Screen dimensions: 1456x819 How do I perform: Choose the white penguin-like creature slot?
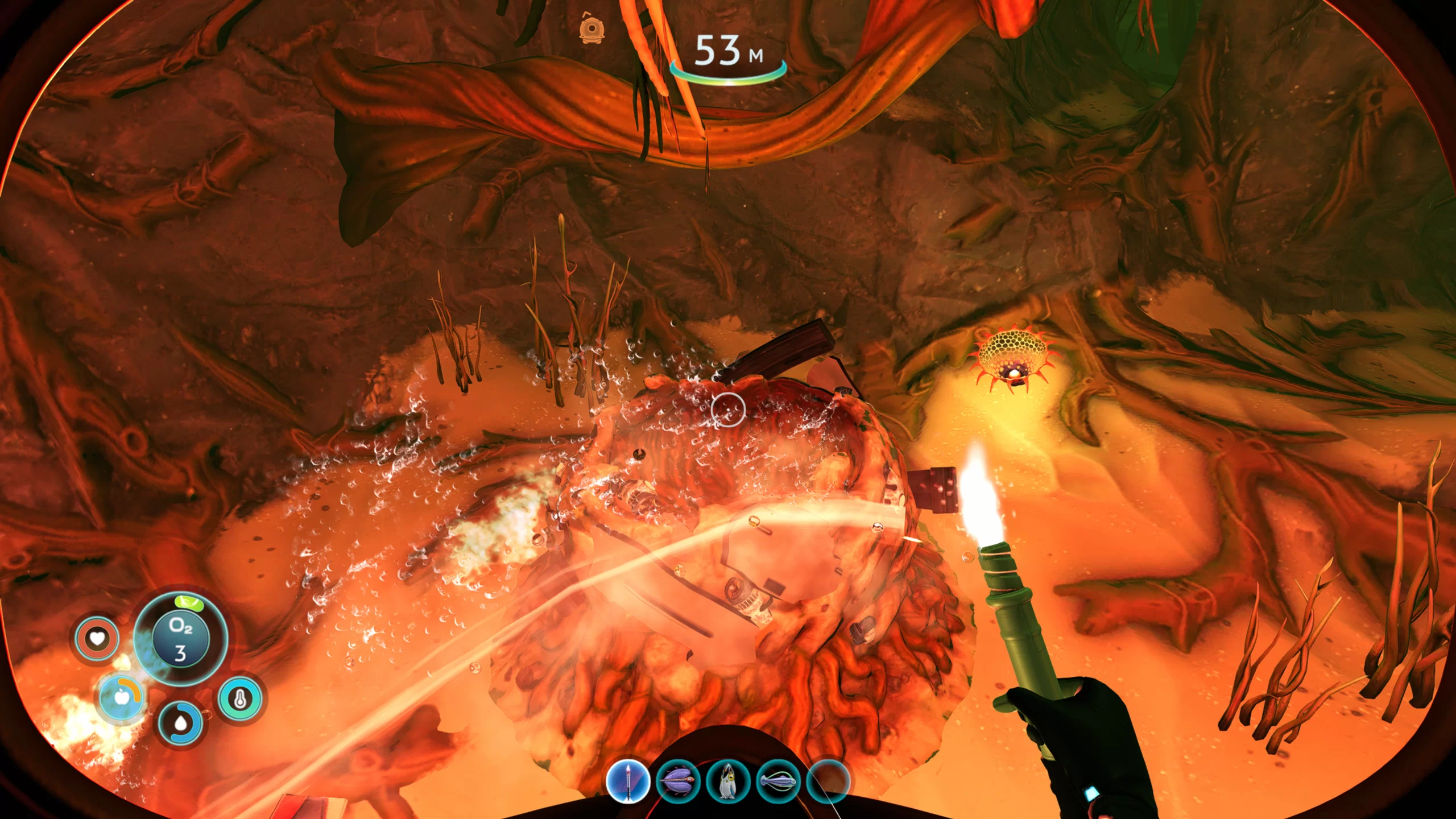[728, 781]
